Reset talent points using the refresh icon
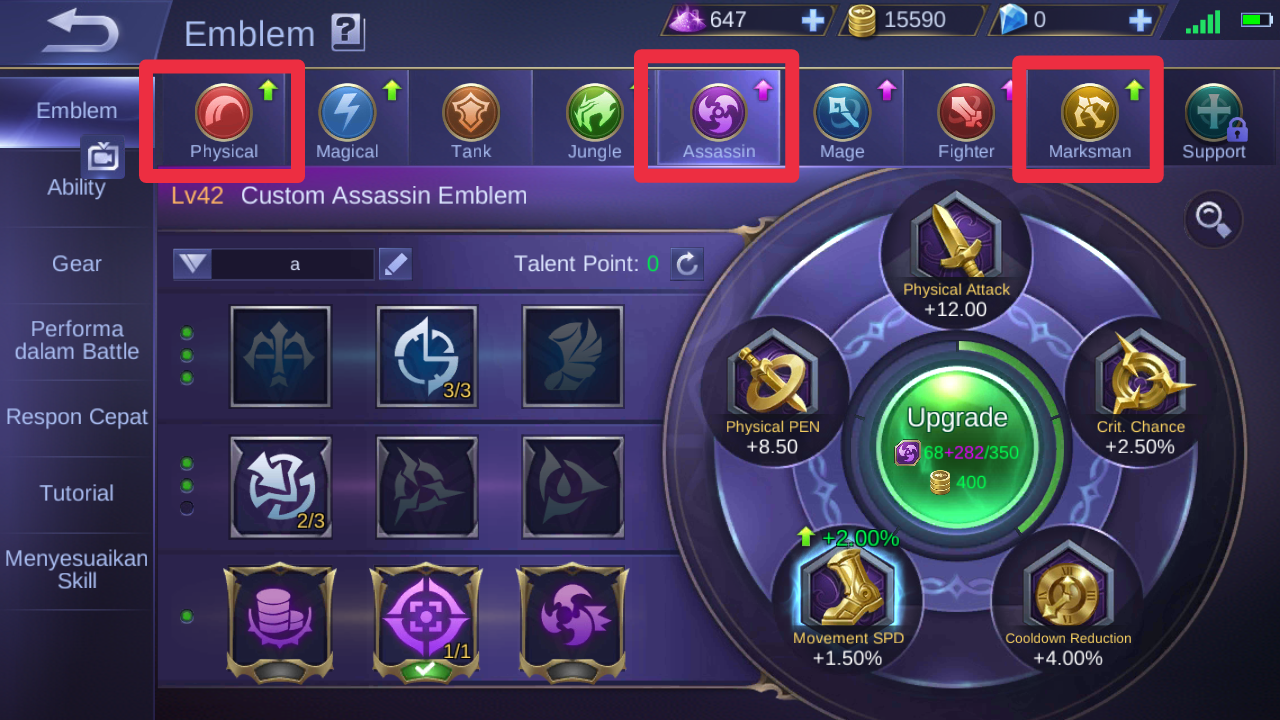Image resolution: width=1280 pixels, height=720 pixels. pos(687,264)
